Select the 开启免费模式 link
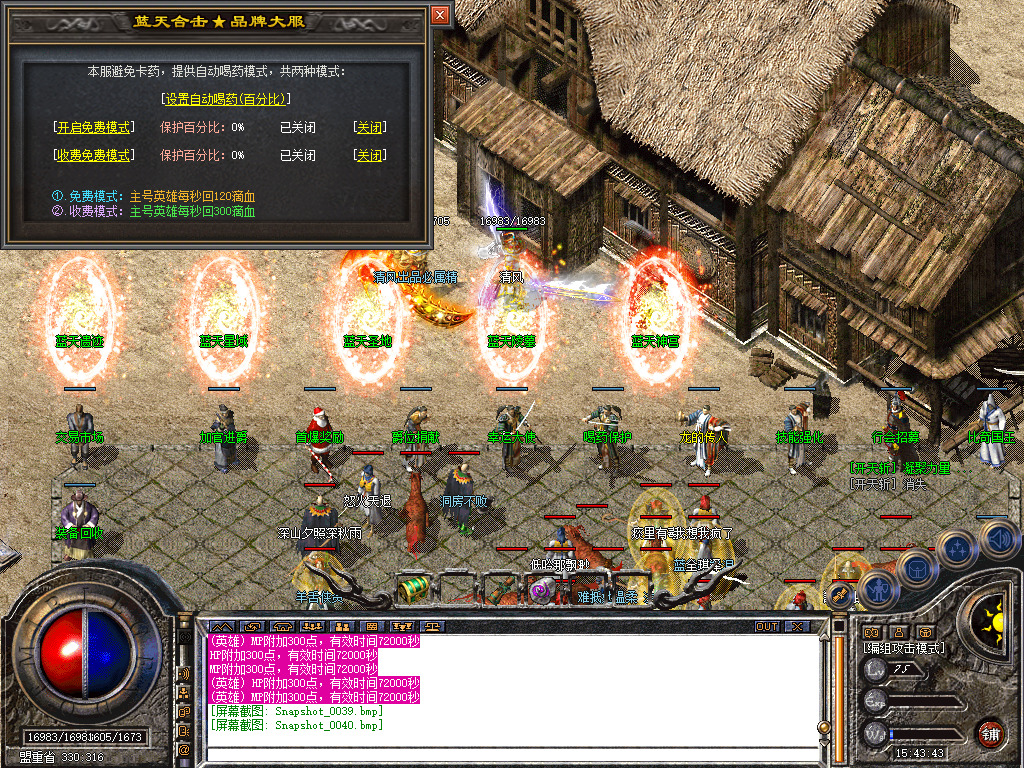Screen dimensions: 1024x768 93,127
